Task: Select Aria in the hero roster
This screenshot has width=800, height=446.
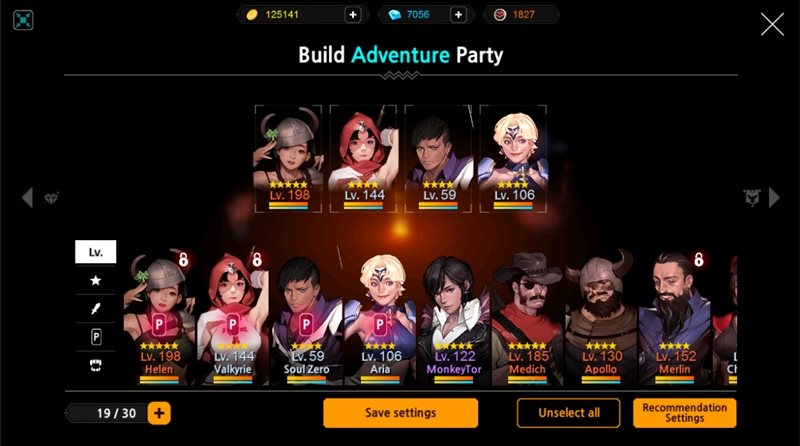Action: click(x=379, y=318)
